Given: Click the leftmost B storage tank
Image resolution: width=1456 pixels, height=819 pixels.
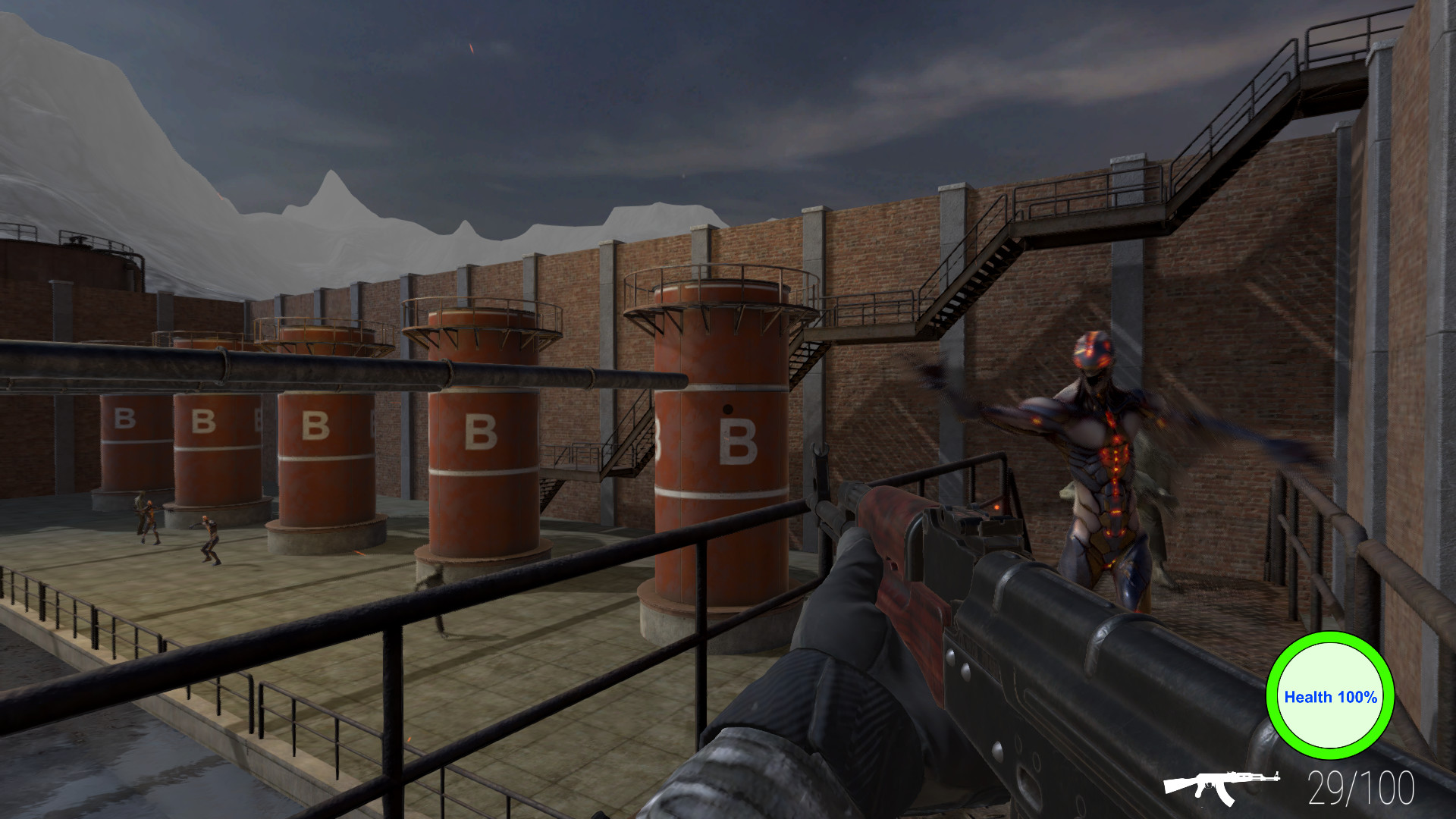Looking at the screenshot, I should (125, 440).
